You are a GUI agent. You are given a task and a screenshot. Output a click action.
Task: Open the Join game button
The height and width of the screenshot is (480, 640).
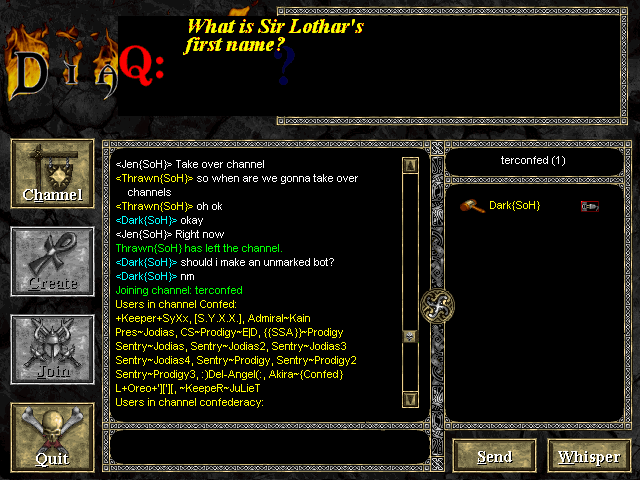pyautogui.click(x=52, y=348)
